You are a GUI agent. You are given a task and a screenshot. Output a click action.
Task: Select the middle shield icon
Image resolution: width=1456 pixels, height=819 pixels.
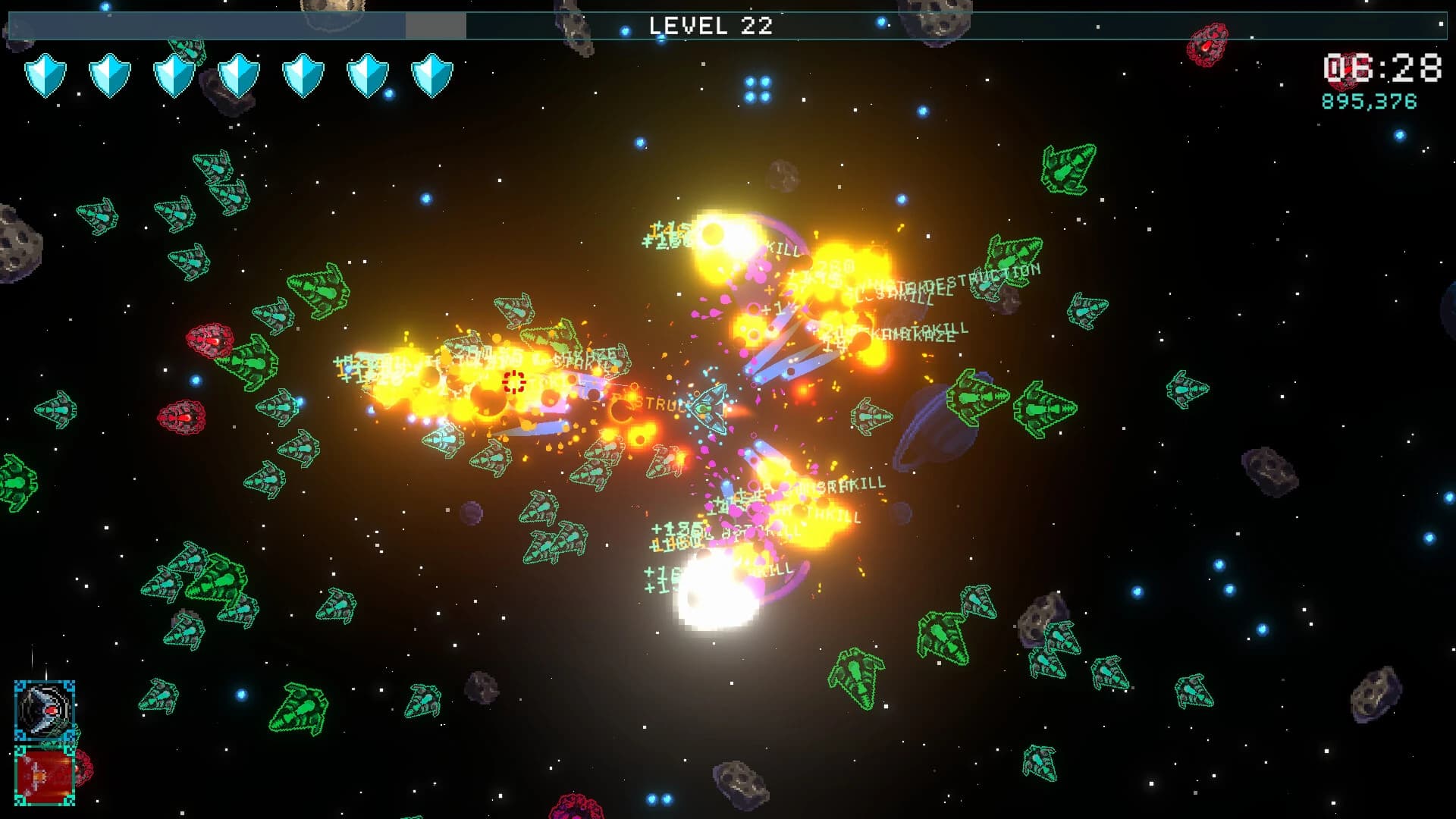tap(239, 76)
